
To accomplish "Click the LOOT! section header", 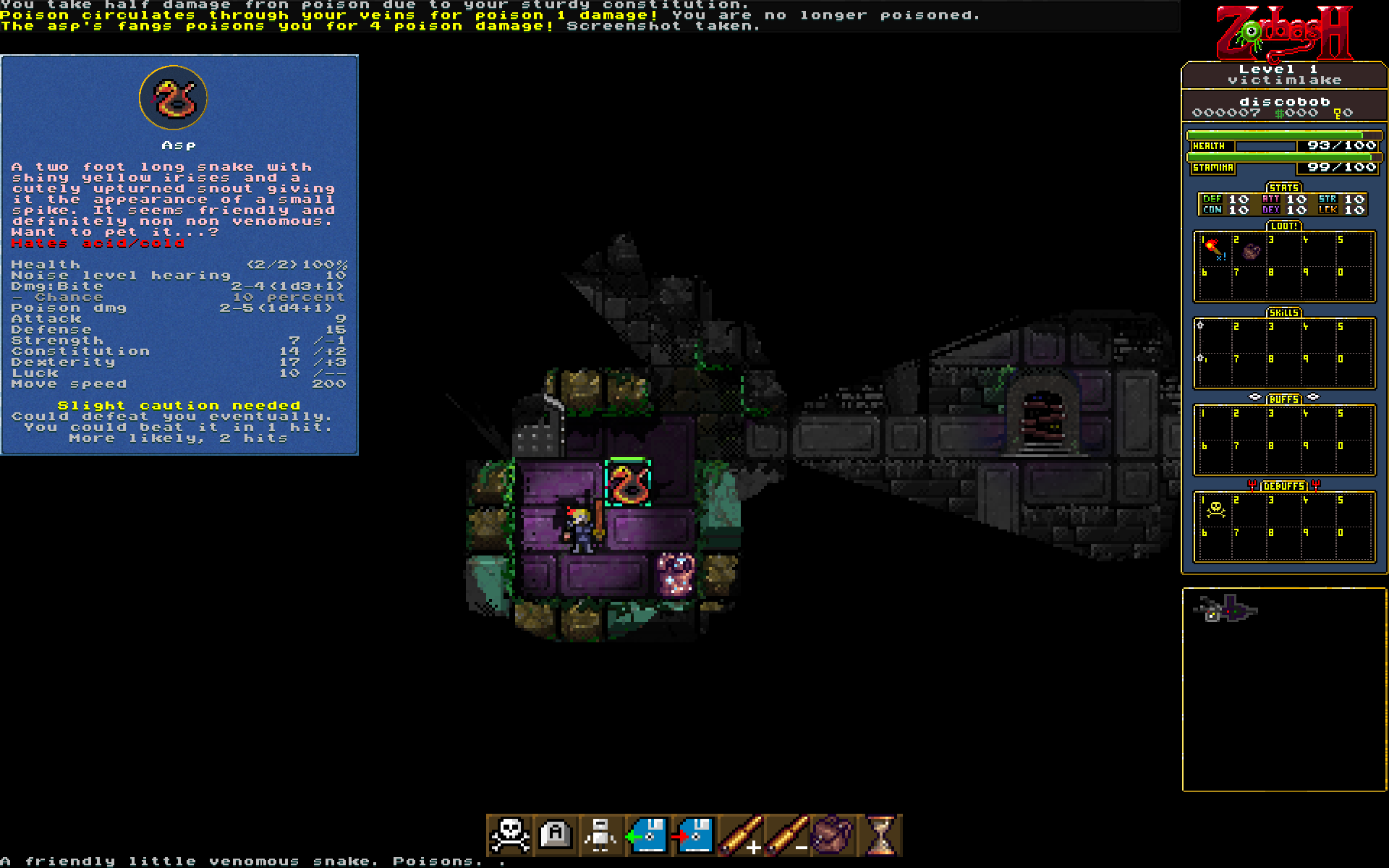I will point(1283,226).
